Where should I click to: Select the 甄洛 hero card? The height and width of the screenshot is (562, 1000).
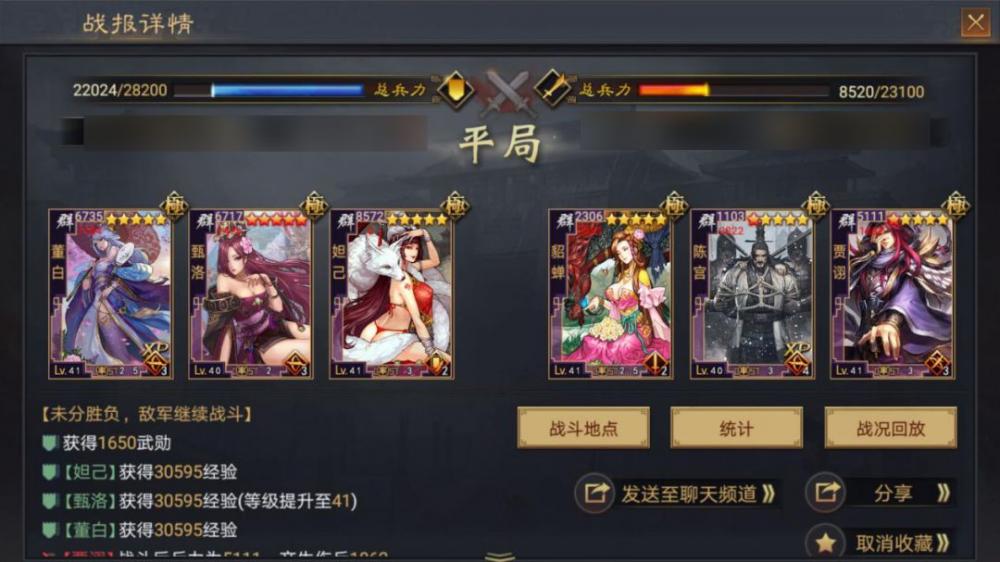point(250,294)
